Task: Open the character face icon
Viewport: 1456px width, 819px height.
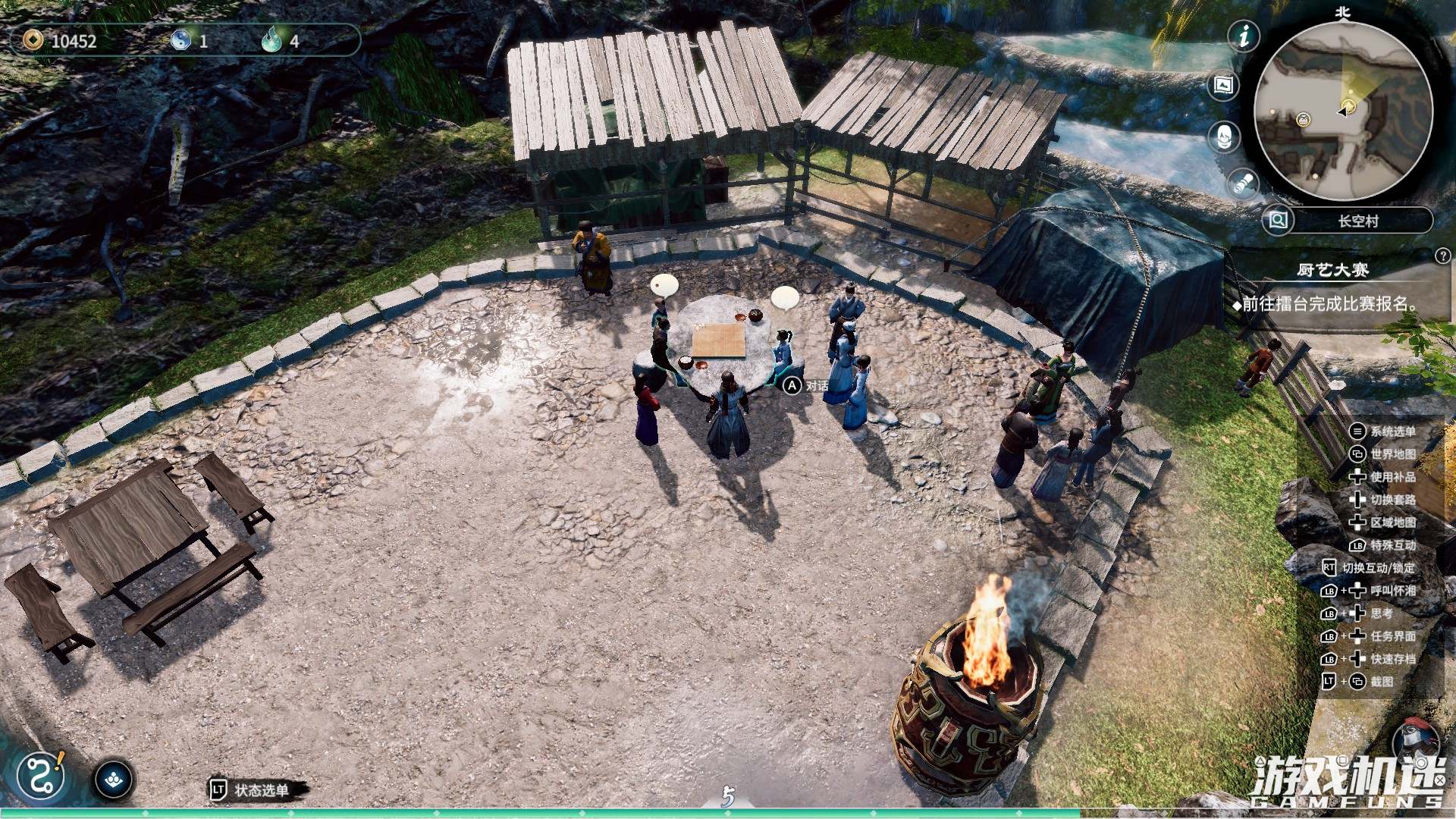Action: [1223, 137]
